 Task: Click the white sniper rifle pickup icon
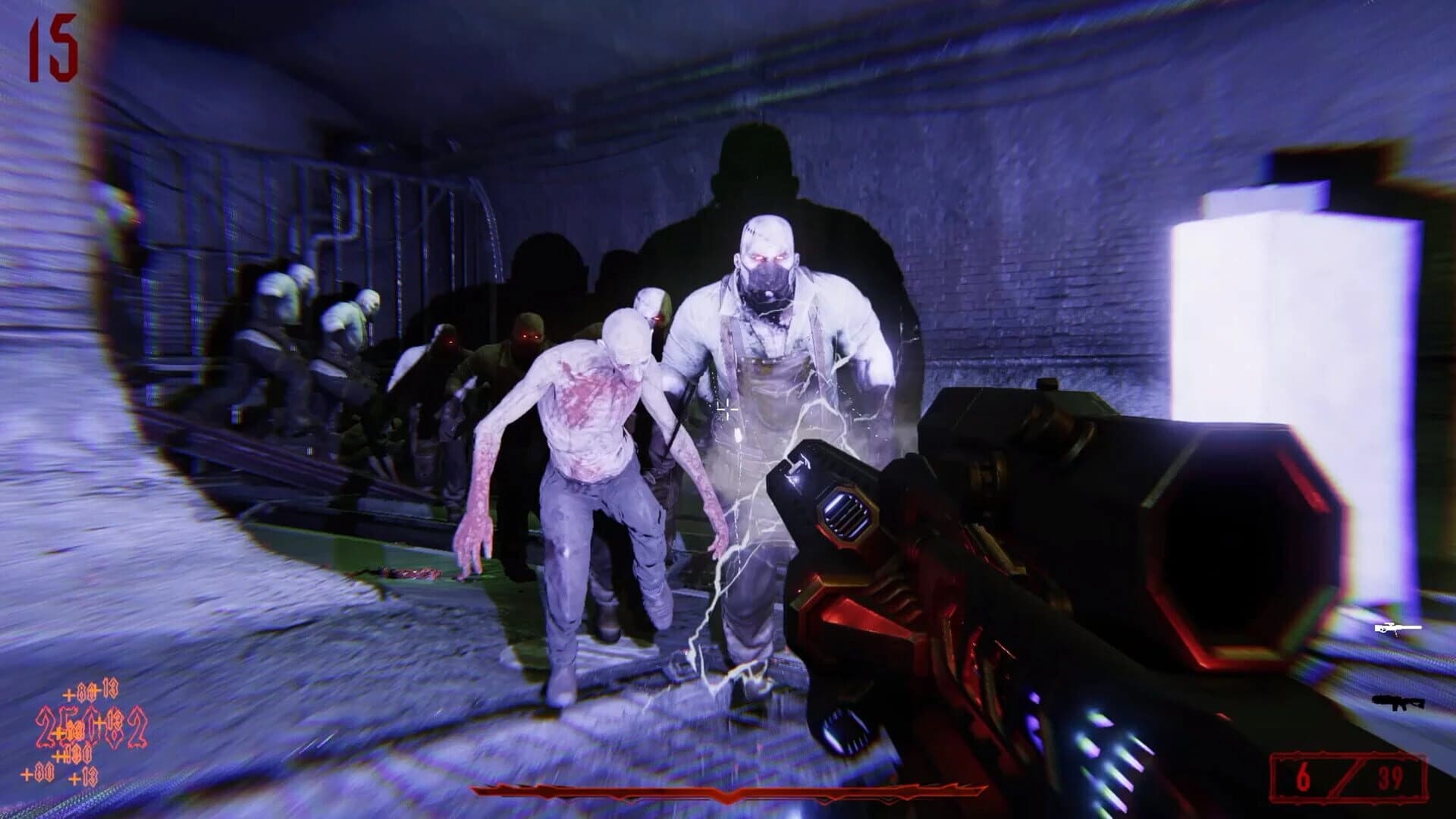pos(1398,628)
